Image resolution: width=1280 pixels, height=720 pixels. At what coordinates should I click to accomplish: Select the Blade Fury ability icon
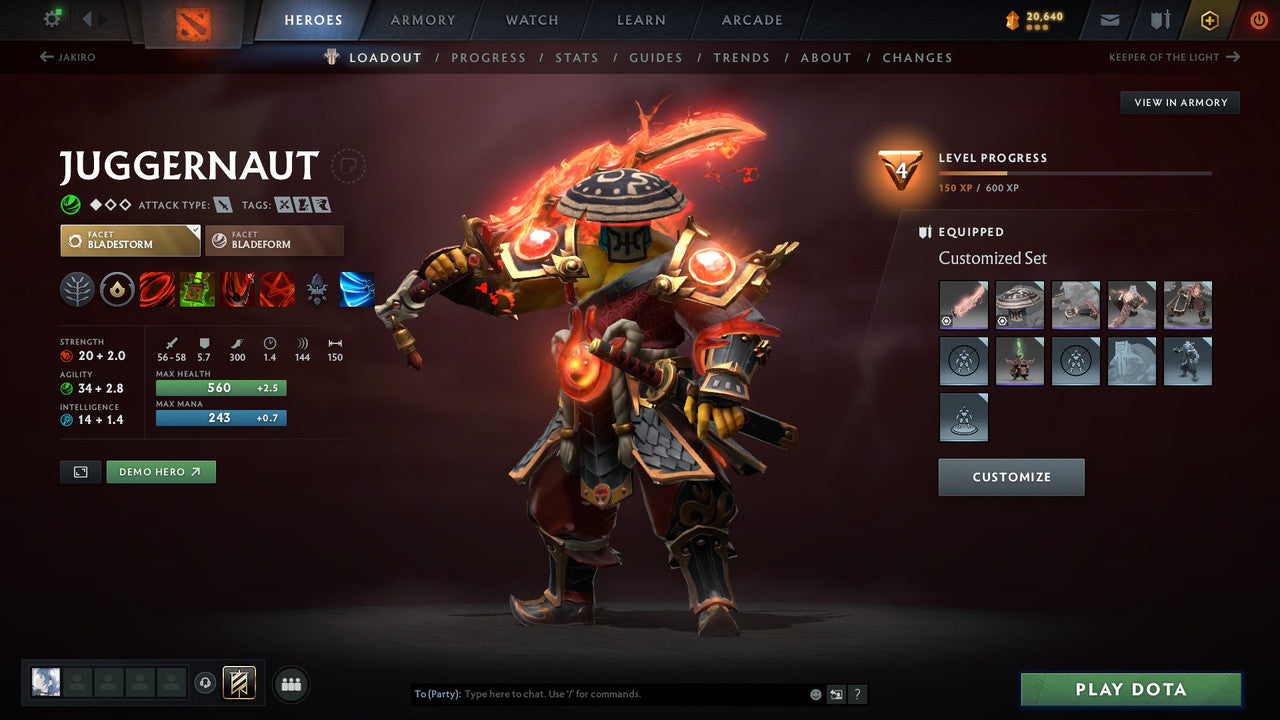pos(157,290)
